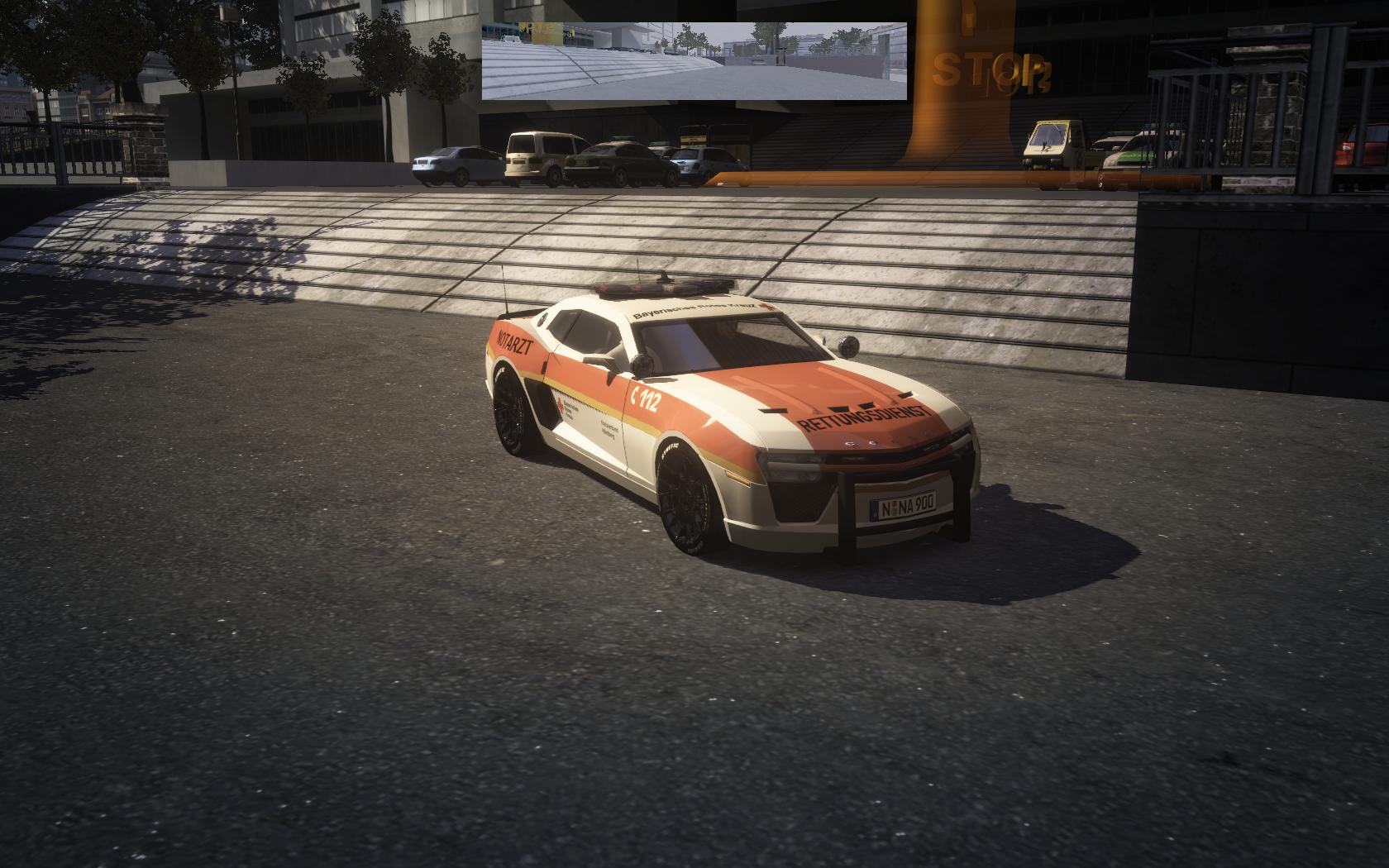Viewport: 1389px width, 868px height.
Task: Click the rear-view mirror display
Action: coord(694,61)
